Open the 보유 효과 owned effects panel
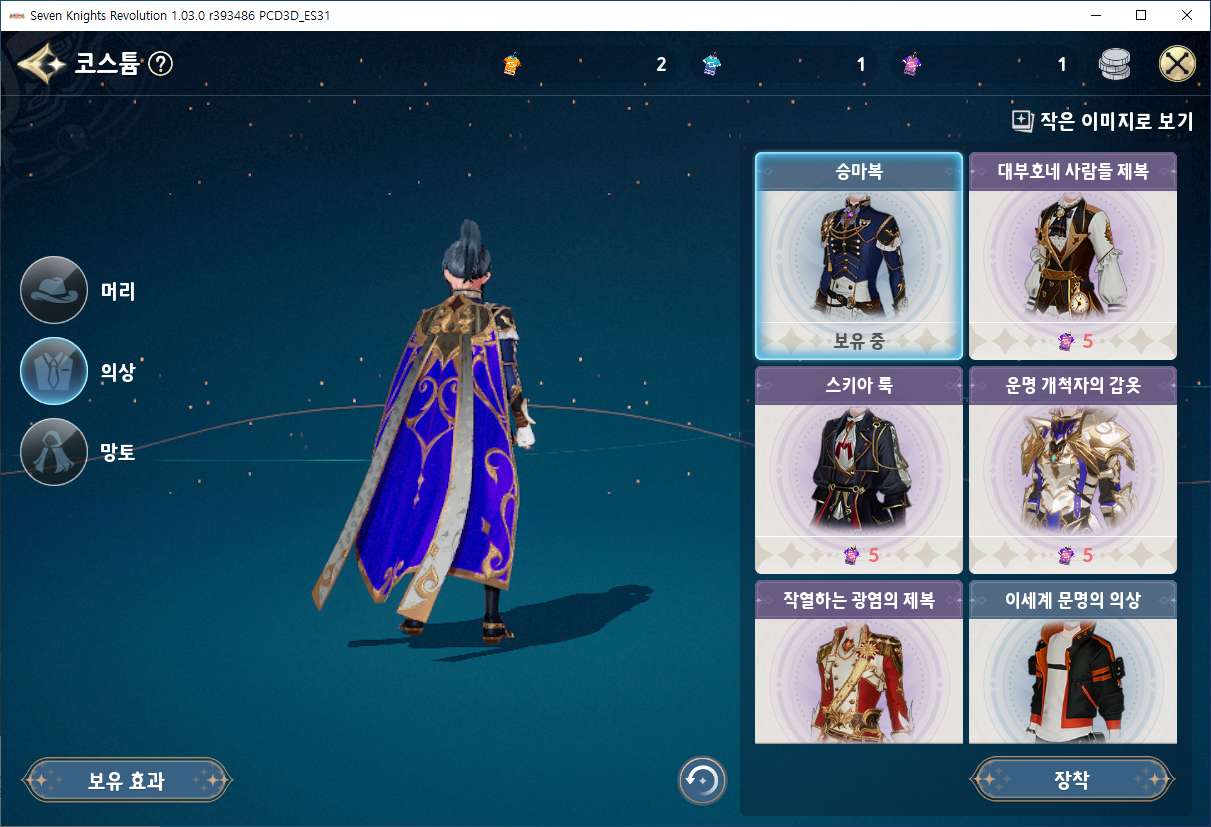Viewport: 1211px width, 827px height. coord(127,780)
